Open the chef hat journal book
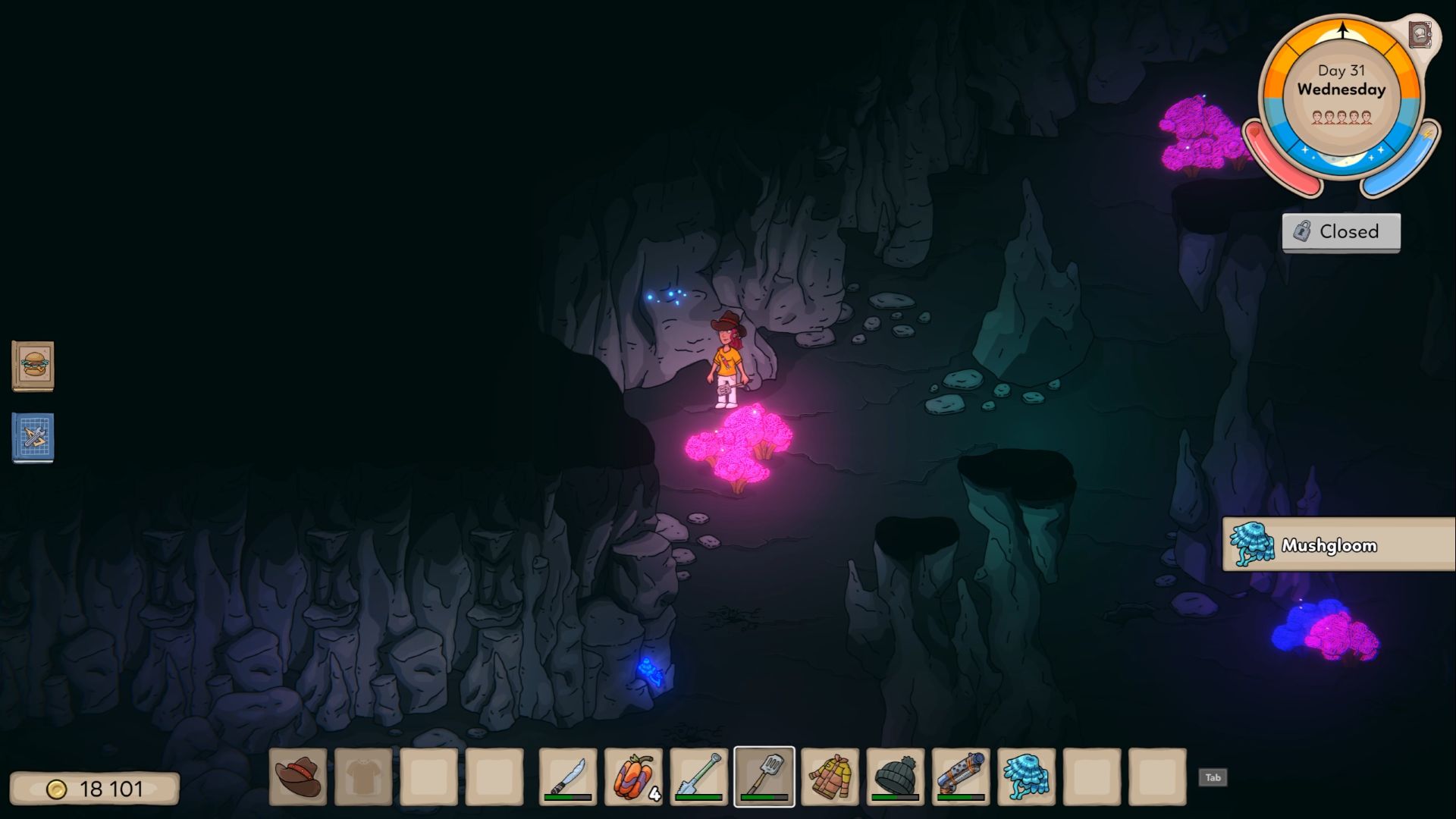The width and height of the screenshot is (1456, 819). 1420,34
